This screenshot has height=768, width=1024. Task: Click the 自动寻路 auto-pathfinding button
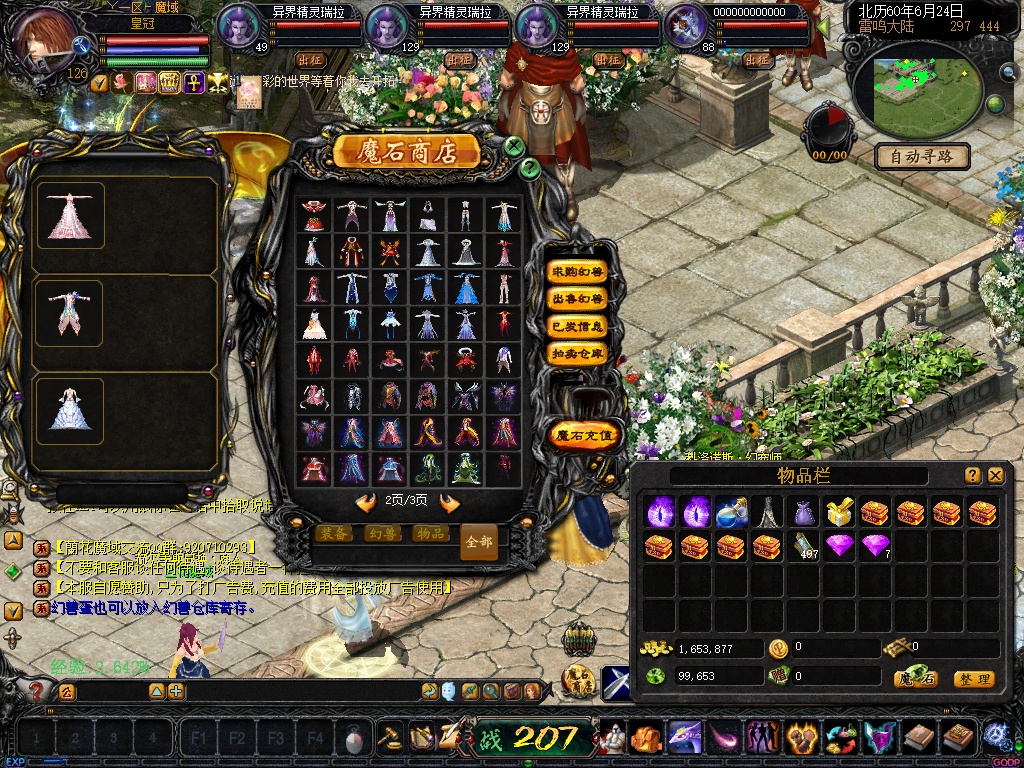coord(922,156)
